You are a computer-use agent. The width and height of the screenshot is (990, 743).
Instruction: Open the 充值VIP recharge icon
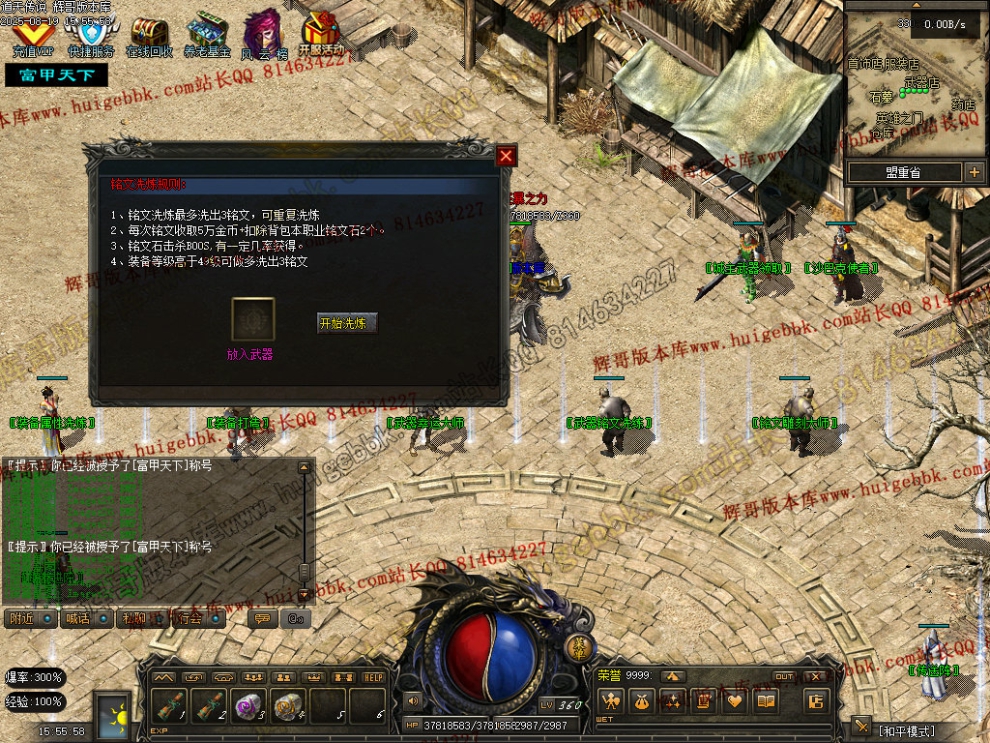tap(33, 32)
